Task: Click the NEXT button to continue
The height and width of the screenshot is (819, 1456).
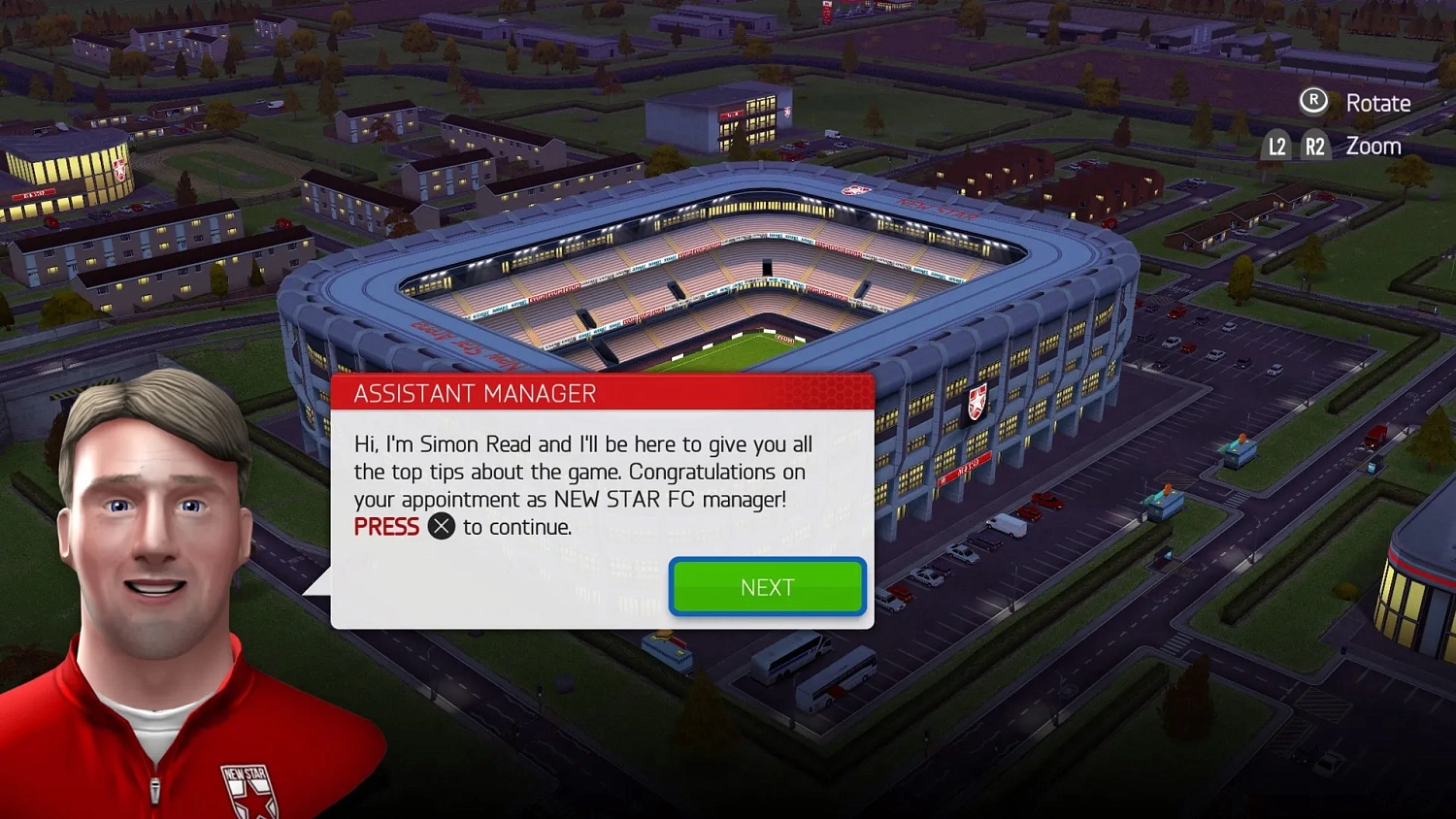Action: (767, 586)
